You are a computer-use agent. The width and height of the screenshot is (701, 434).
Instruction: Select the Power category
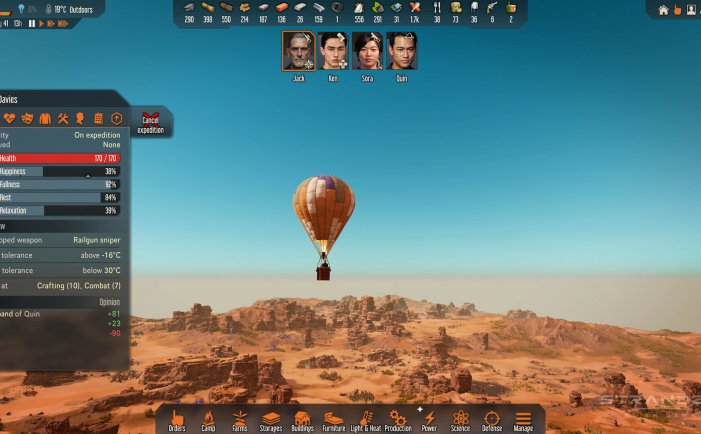click(x=429, y=419)
